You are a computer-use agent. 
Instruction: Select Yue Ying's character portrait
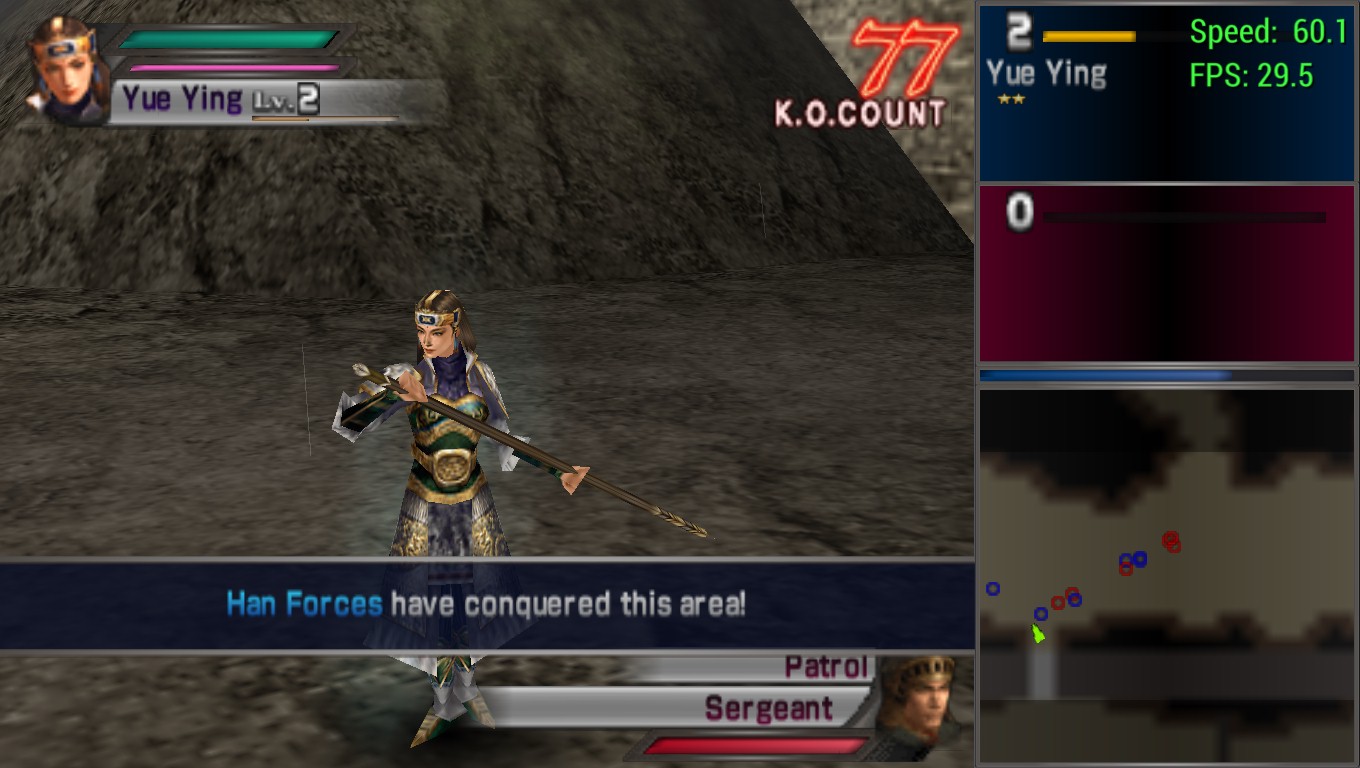pyautogui.click(x=66, y=70)
